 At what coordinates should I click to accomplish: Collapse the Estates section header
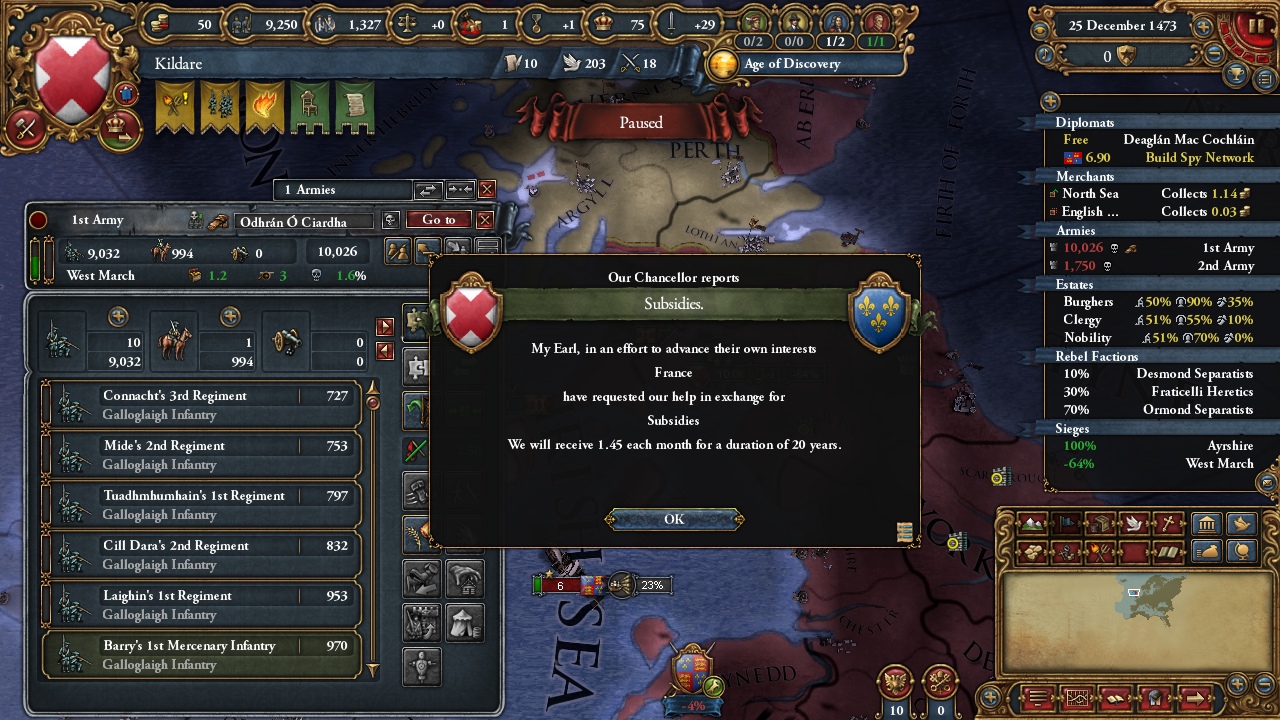1075,285
